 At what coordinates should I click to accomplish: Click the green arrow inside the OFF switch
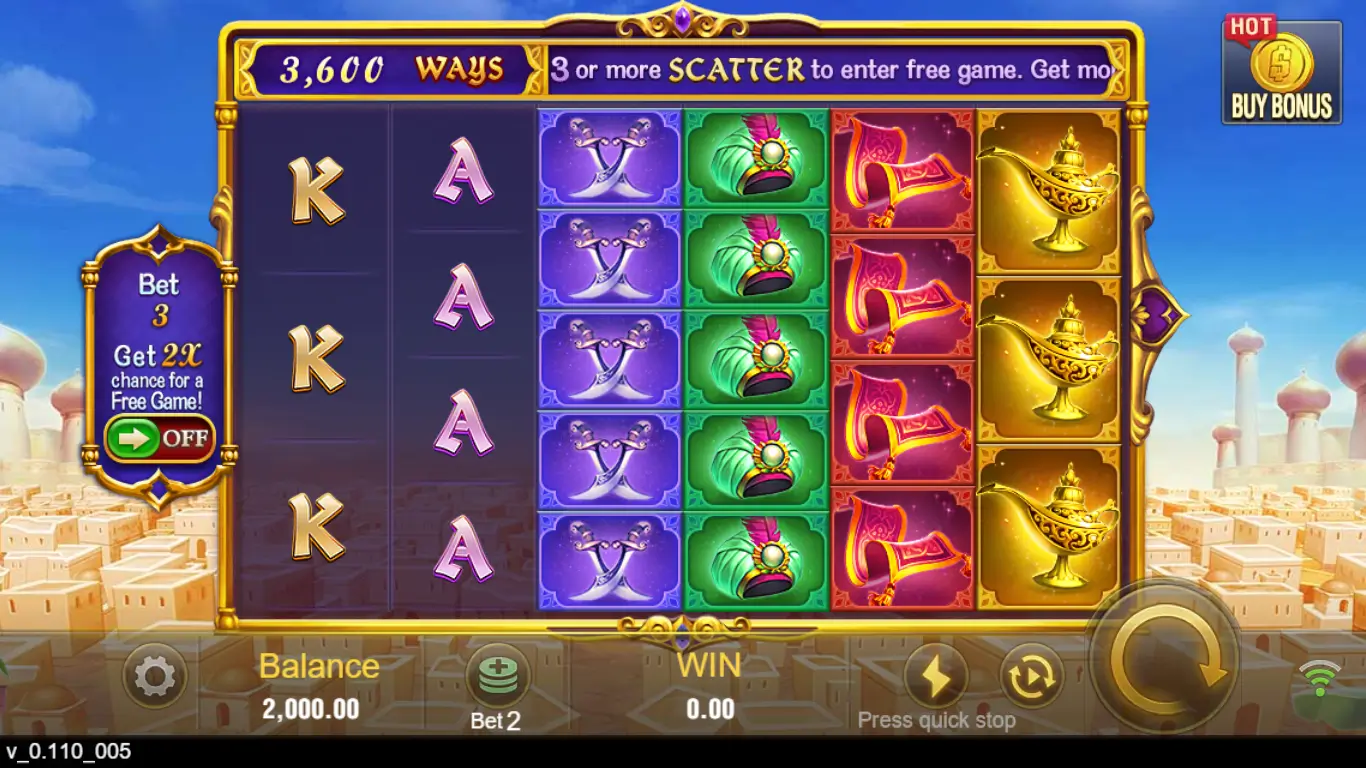tap(133, 437)
